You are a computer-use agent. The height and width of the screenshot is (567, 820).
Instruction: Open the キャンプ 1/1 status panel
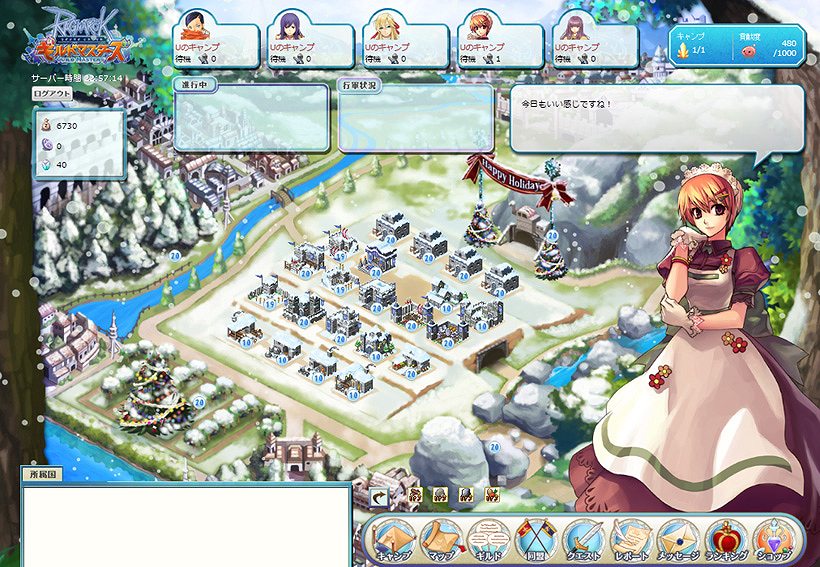pos(737,46)
